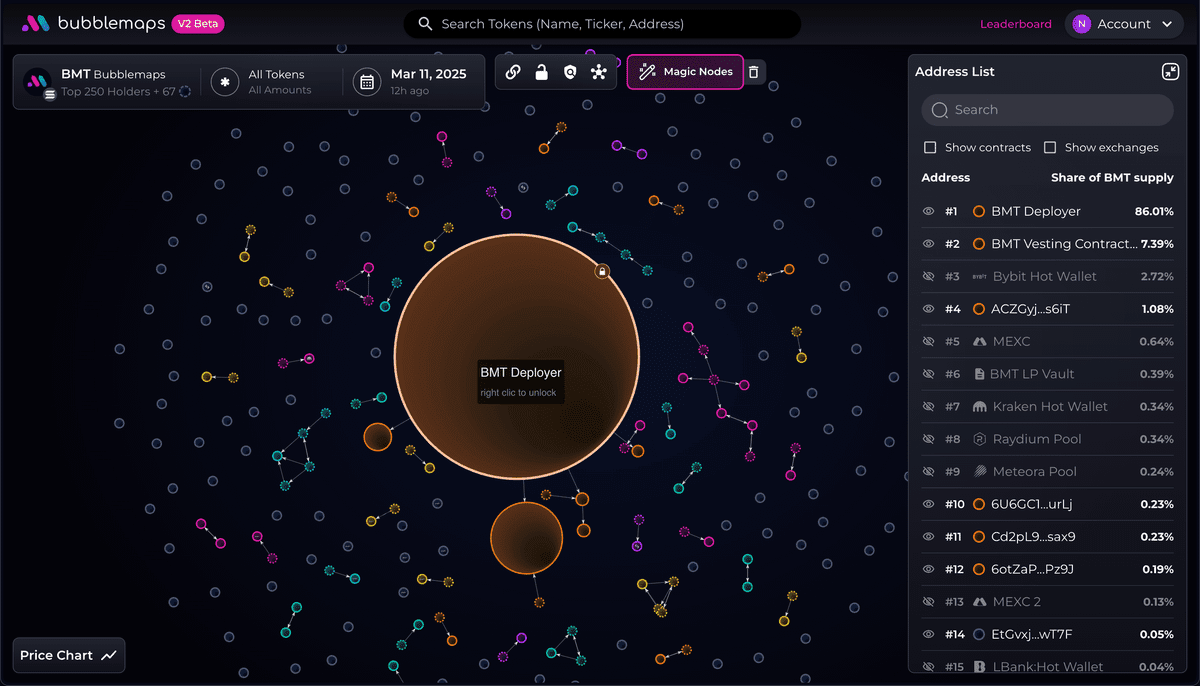Click the padlock toolbar icon
This screenshot has height=686, width=1200.
point(541,72)
